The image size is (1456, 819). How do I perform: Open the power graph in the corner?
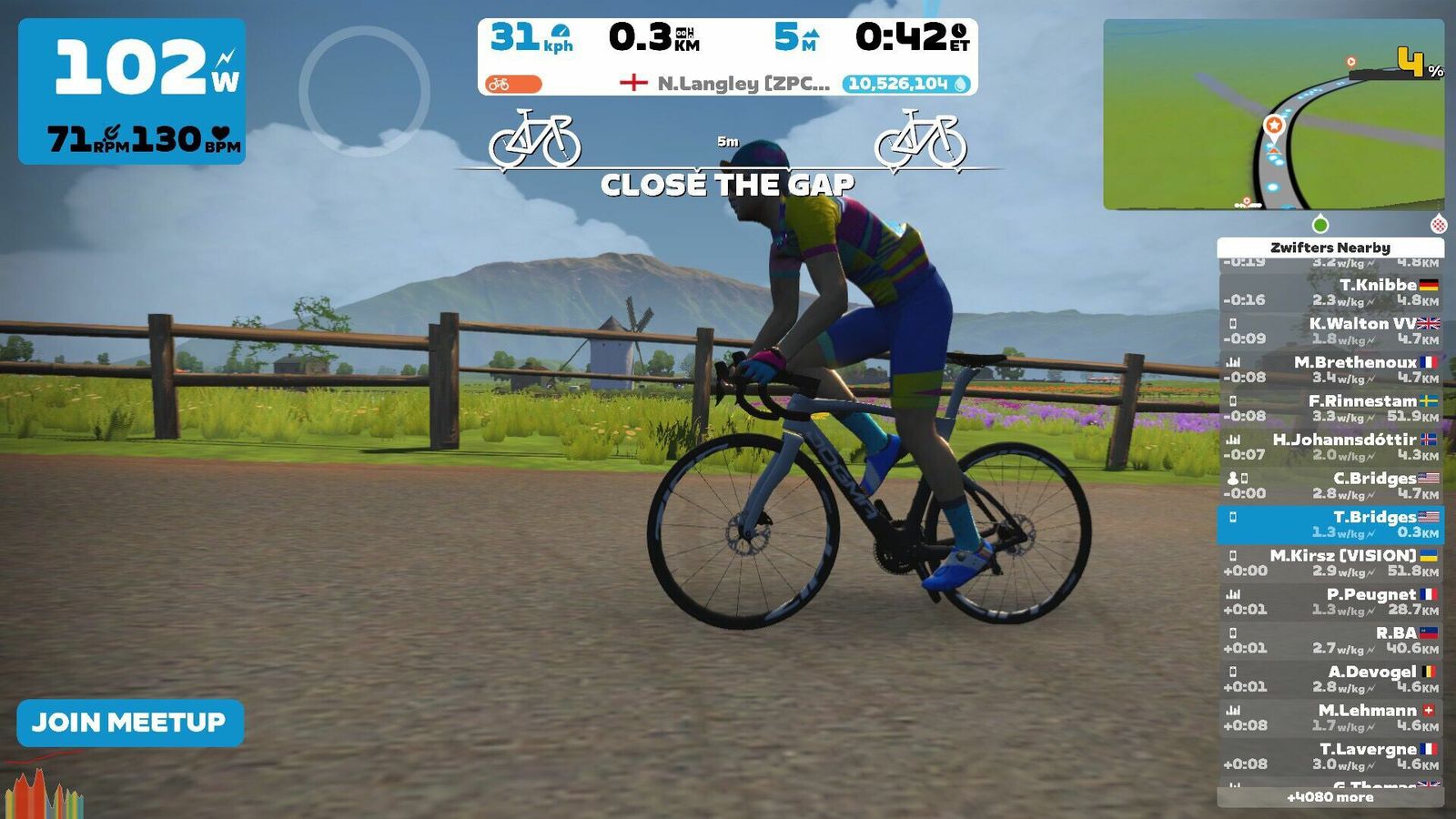tap(44, 790)
